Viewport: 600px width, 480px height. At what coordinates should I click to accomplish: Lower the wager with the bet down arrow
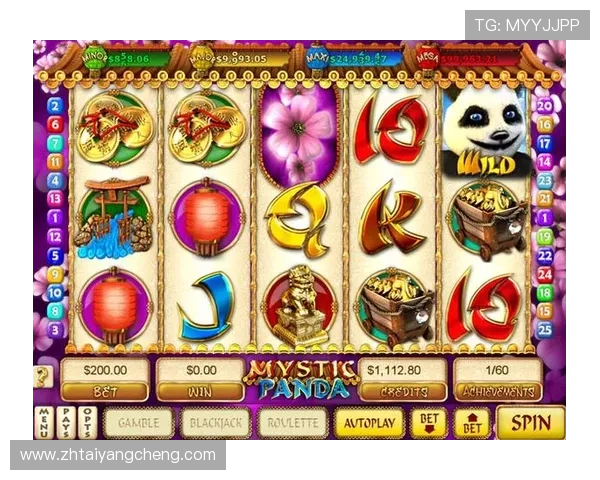(429, 423)
